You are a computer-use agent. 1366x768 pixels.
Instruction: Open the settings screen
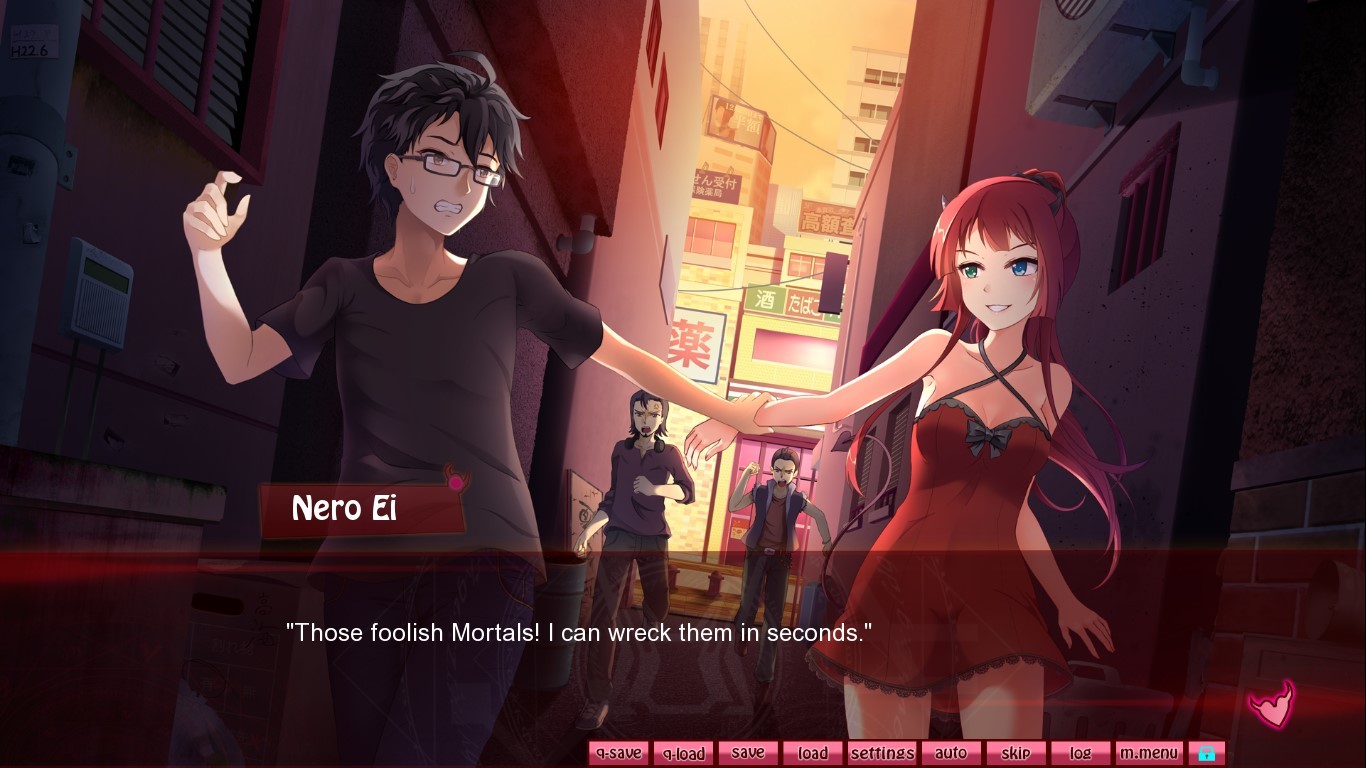[881, 753]
